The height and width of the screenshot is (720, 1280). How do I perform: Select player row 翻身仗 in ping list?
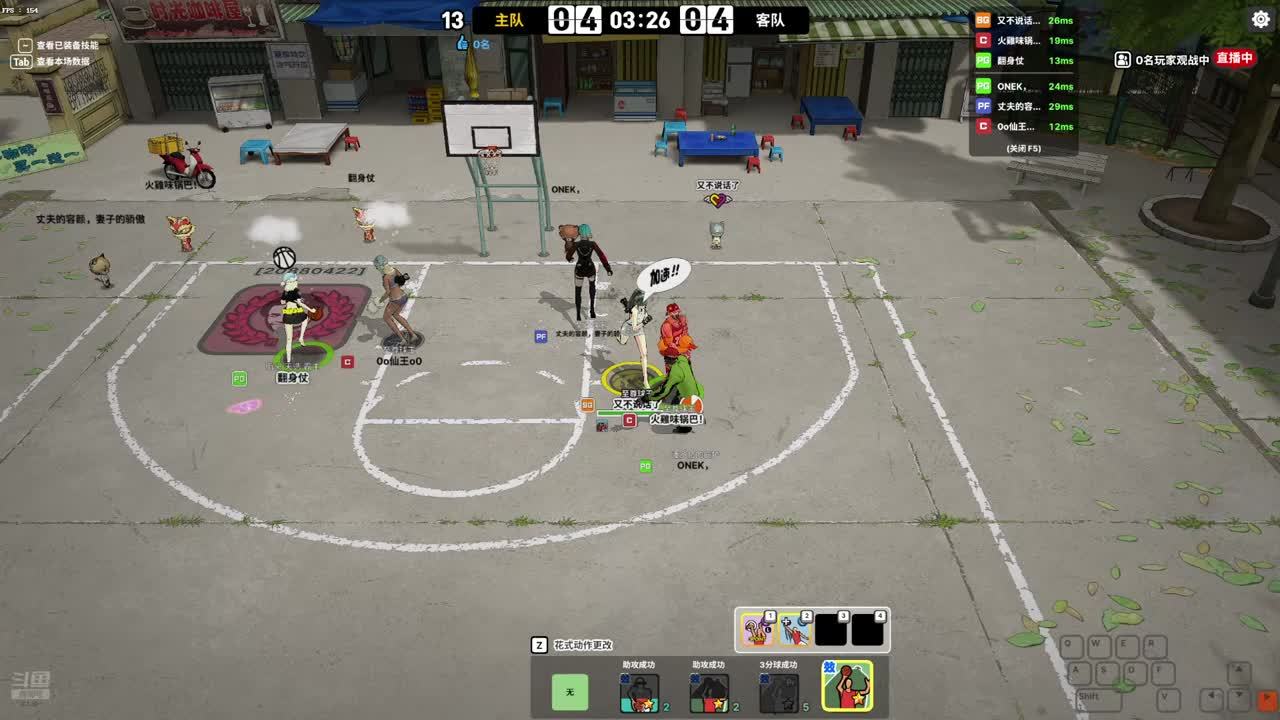coord(1024,61)
